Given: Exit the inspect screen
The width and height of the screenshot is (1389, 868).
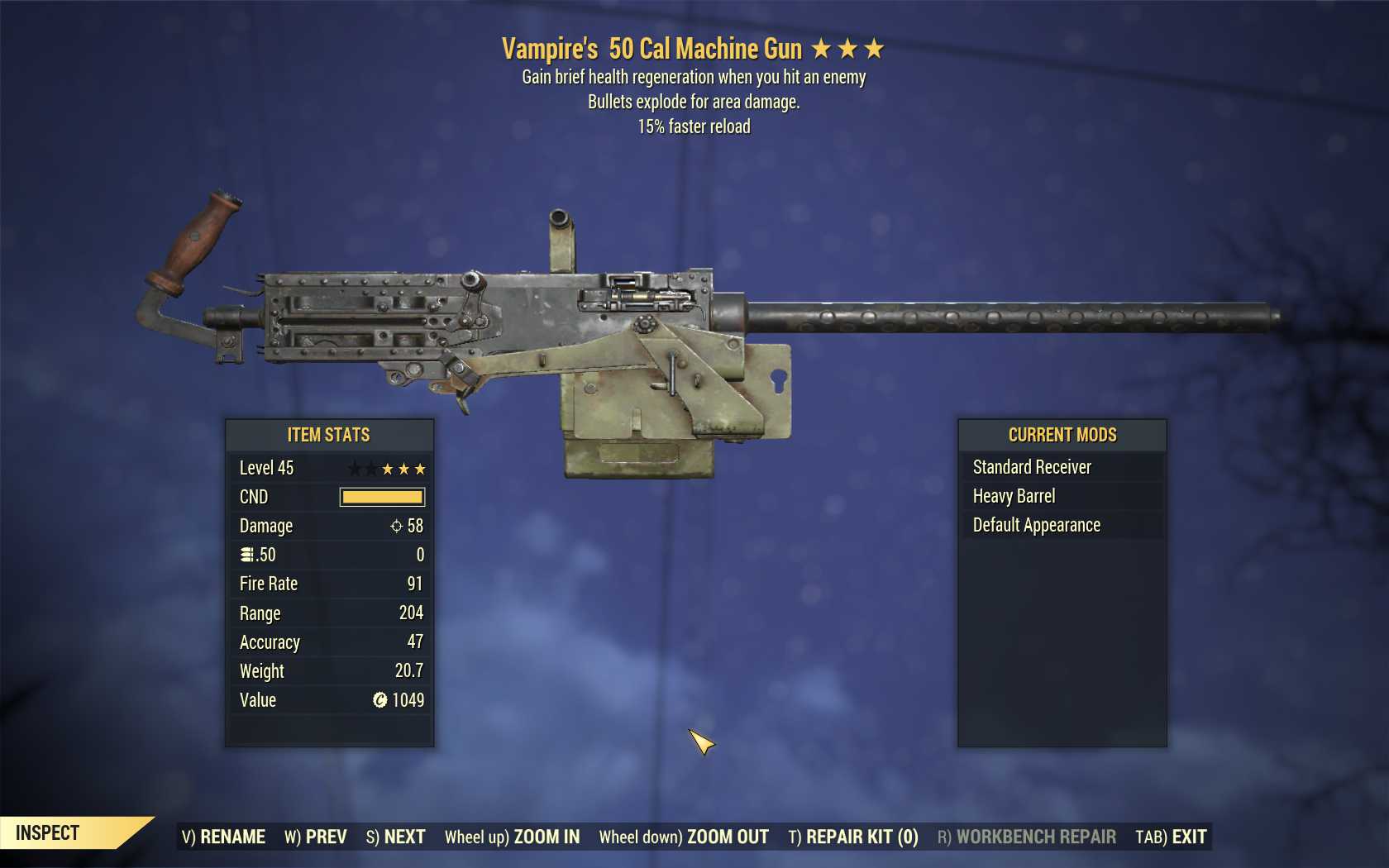Looking at the screenshot, I should pyautogui.click(x=1171, y=837).
